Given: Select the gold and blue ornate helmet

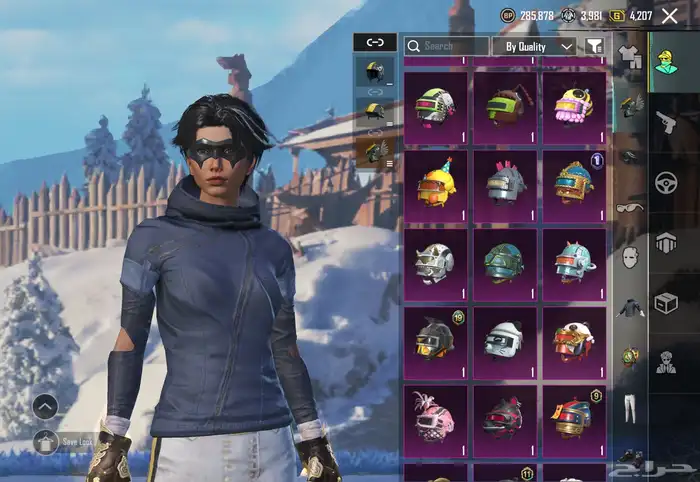Looking at the screenshot, I should pyautogui.click(x=574, y=186).
